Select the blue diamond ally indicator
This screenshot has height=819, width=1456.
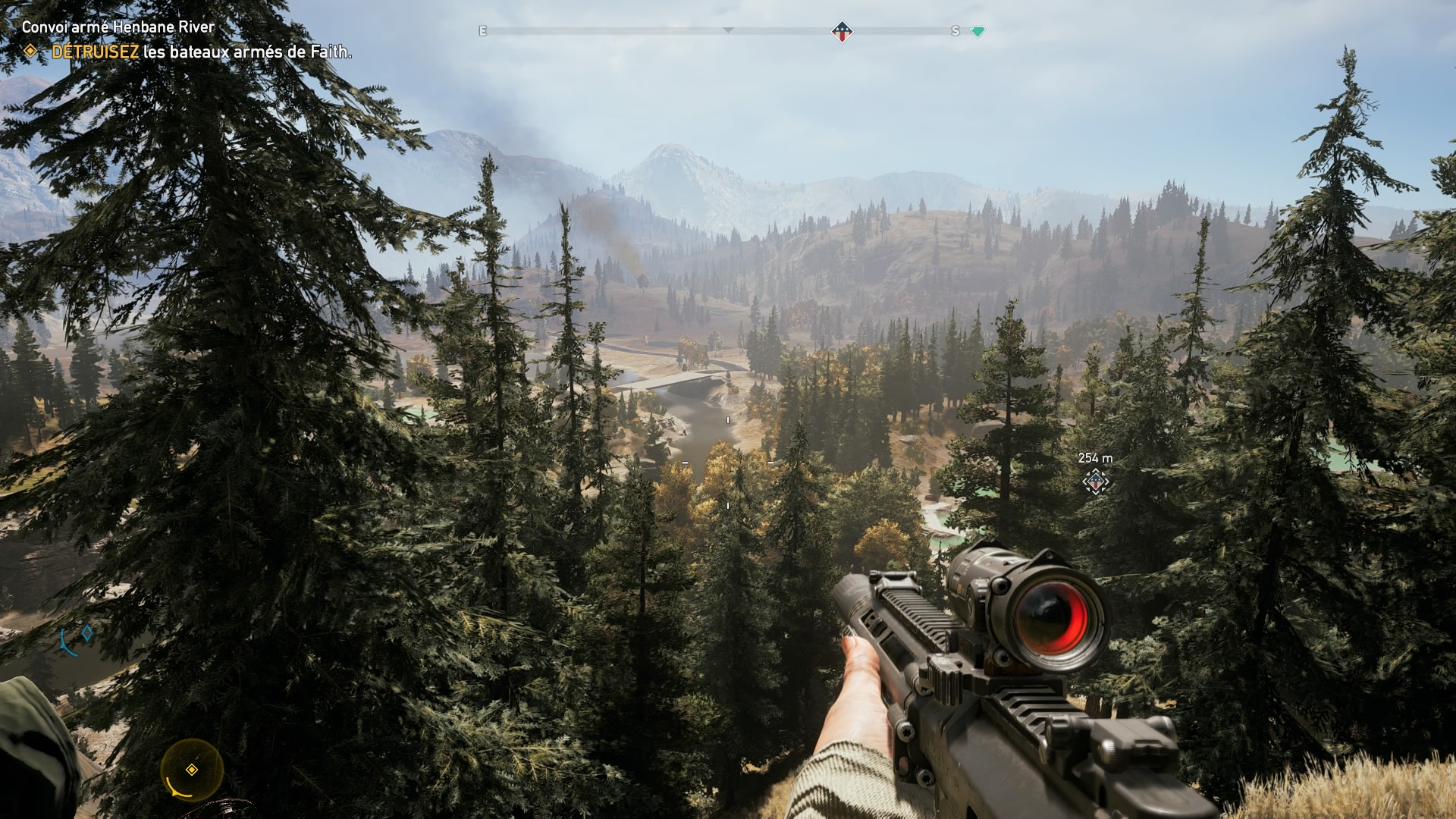click(x=87, y=632)
